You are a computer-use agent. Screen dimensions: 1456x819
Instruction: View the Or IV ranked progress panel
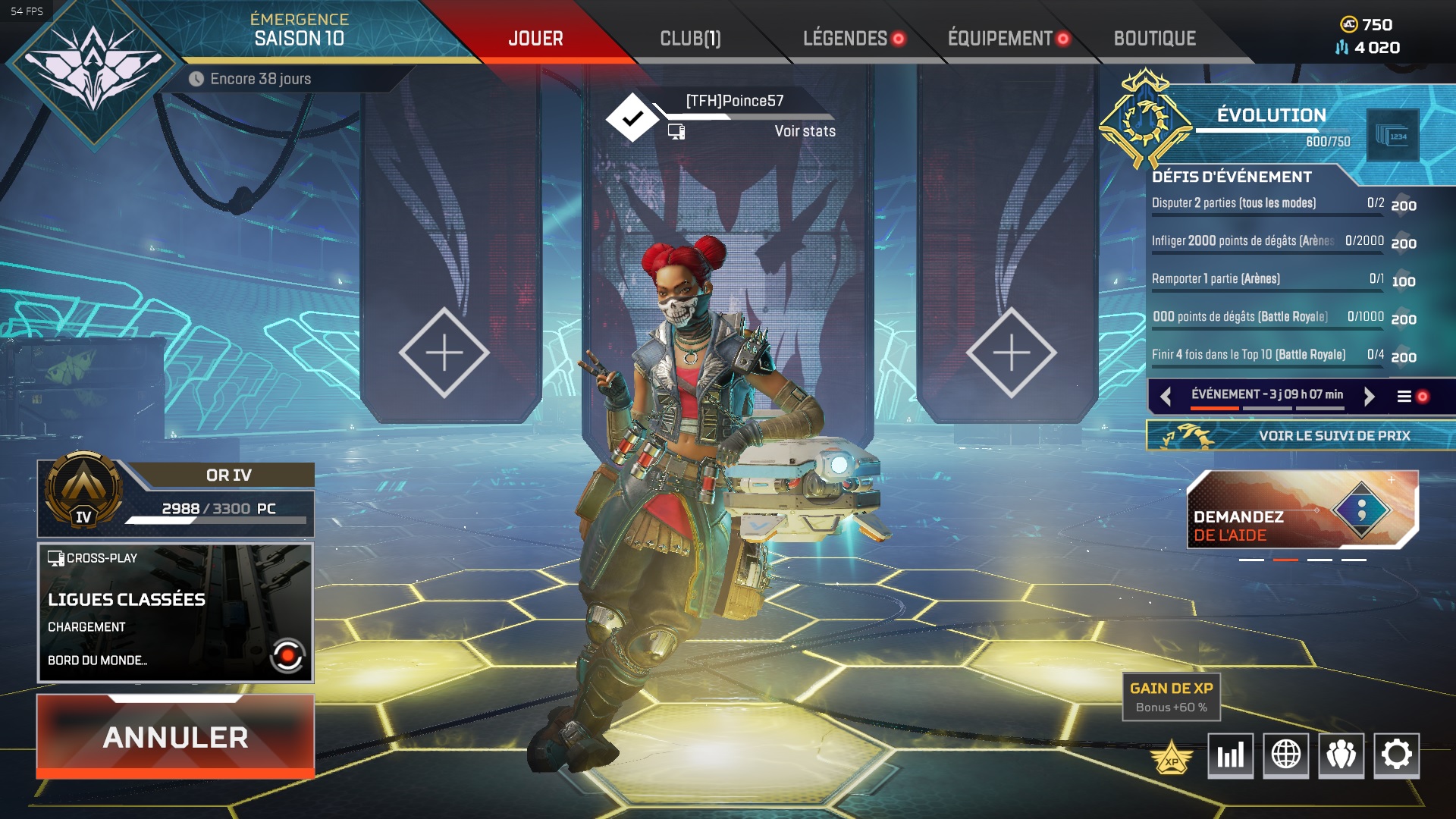(x=175, y=497)
